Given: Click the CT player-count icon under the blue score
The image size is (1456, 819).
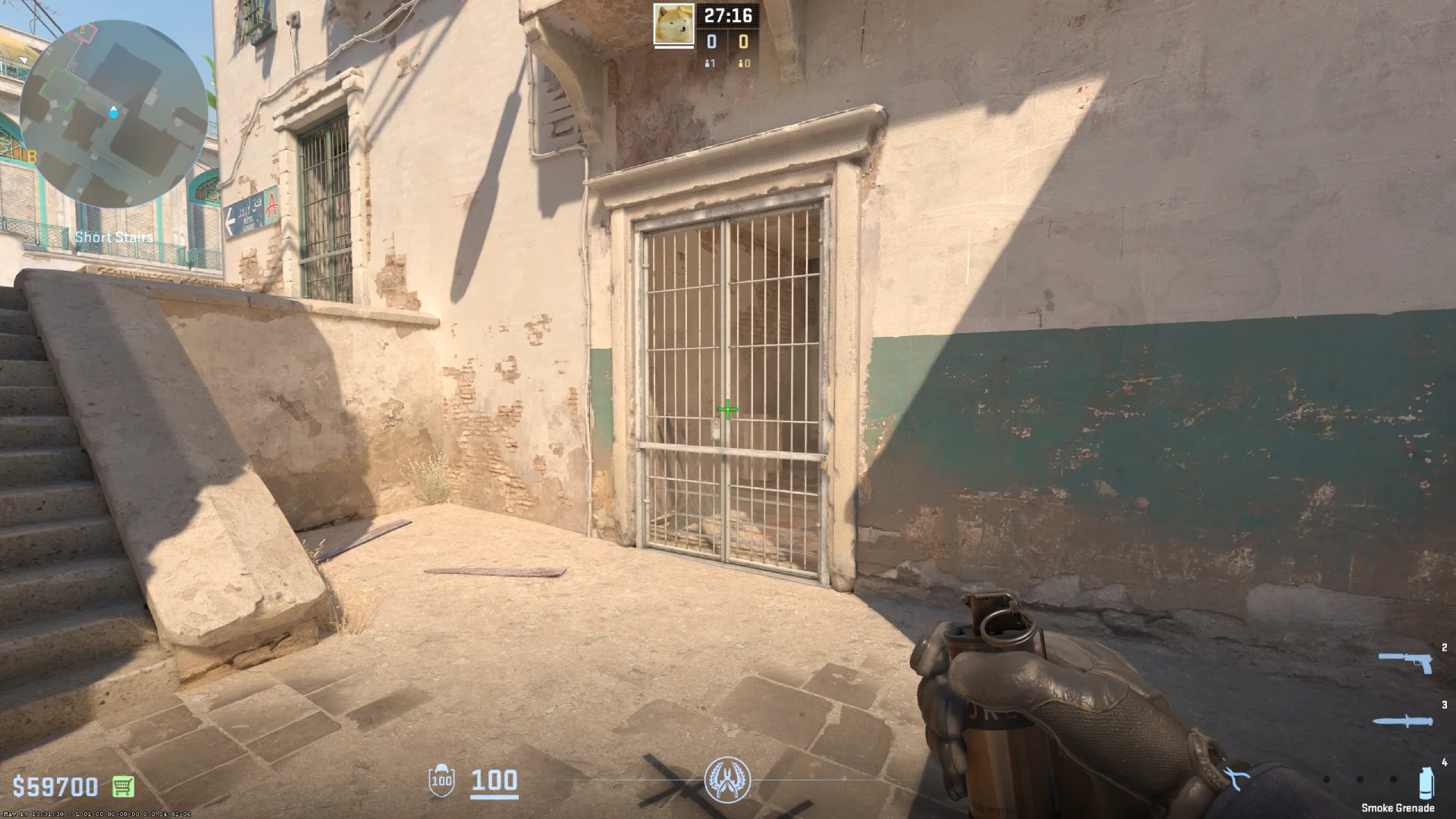Looking at the screenshot, I should (x=708, y=64).
